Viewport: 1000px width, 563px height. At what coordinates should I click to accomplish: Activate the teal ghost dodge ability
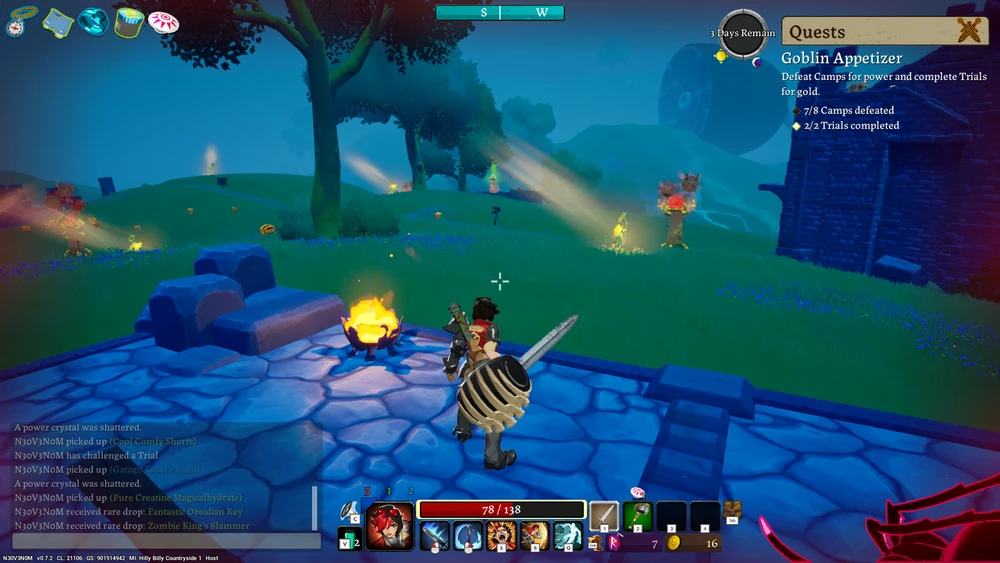[568, 536]
